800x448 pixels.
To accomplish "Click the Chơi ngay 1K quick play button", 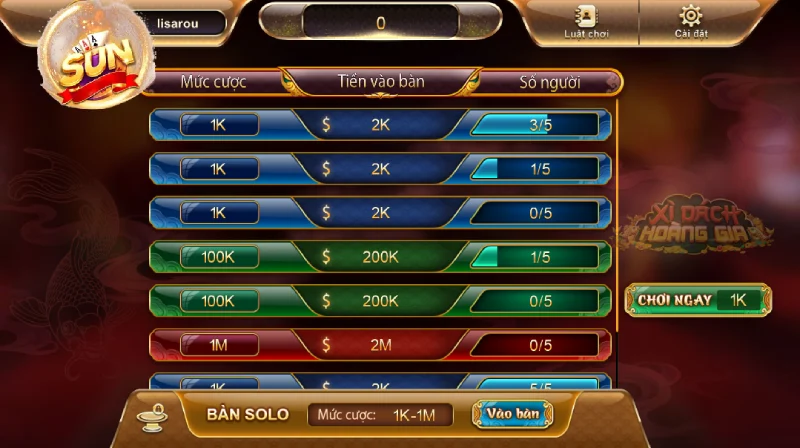I will pos(698,299).
